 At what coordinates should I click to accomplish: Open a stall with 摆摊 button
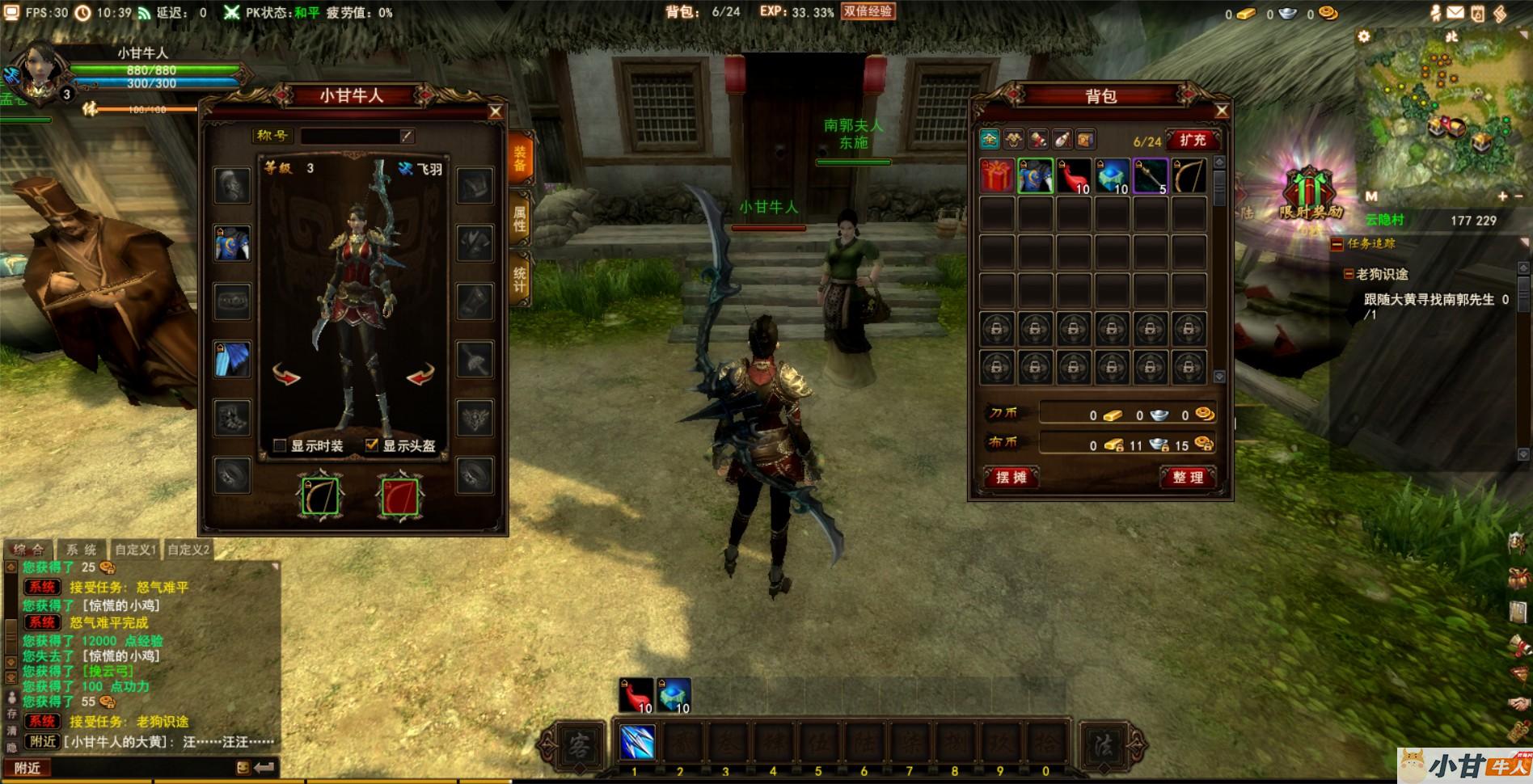click(x=1011, y=477)
